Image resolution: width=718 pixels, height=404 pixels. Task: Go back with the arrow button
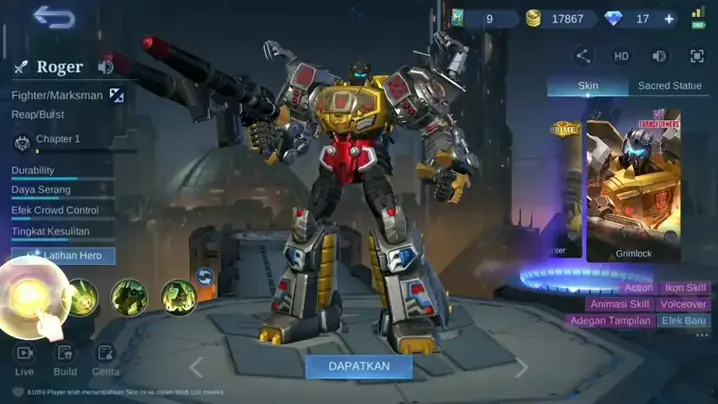[54, 18]
